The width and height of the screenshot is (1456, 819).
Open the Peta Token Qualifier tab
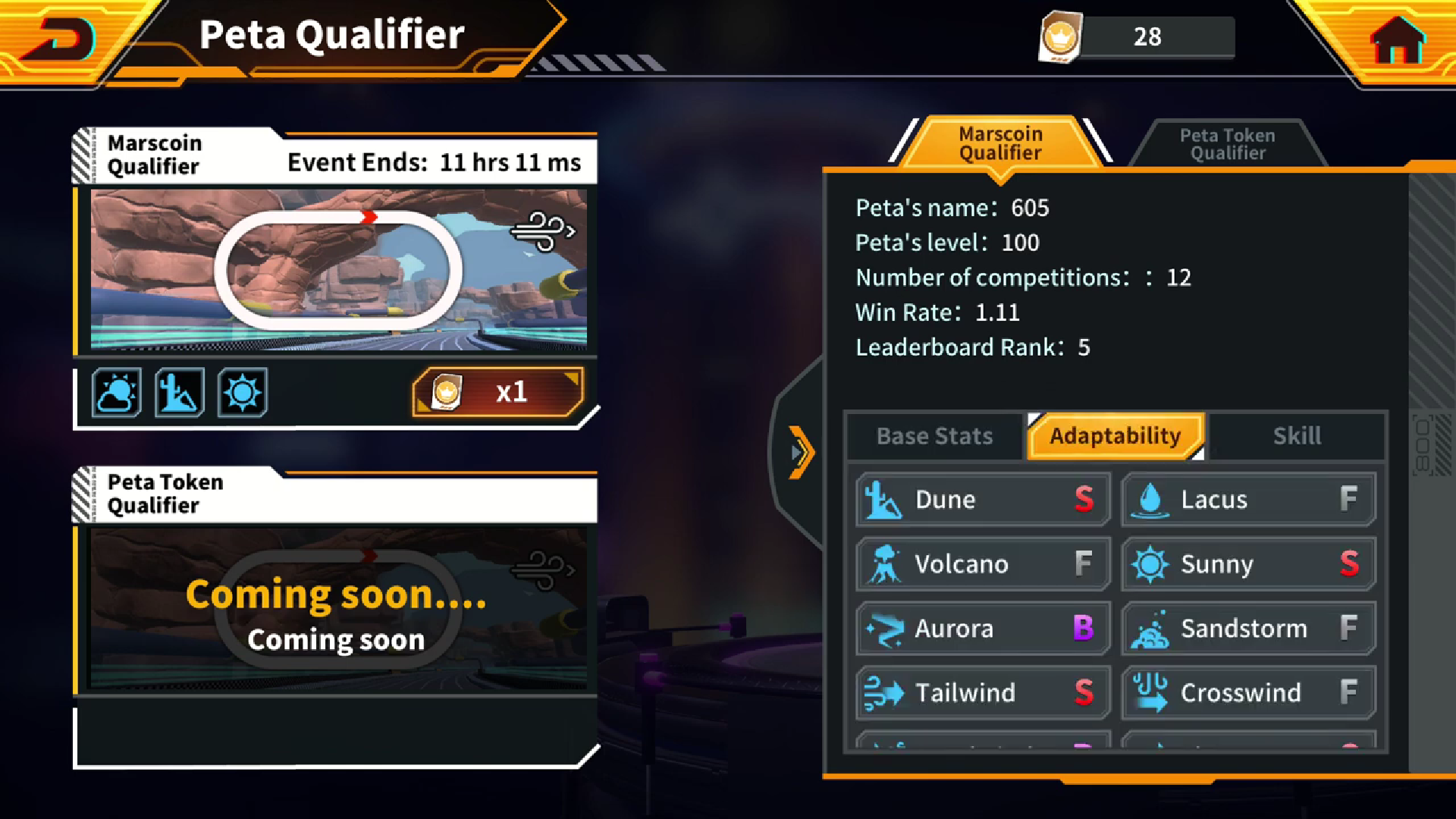(x=1227, y=144)
